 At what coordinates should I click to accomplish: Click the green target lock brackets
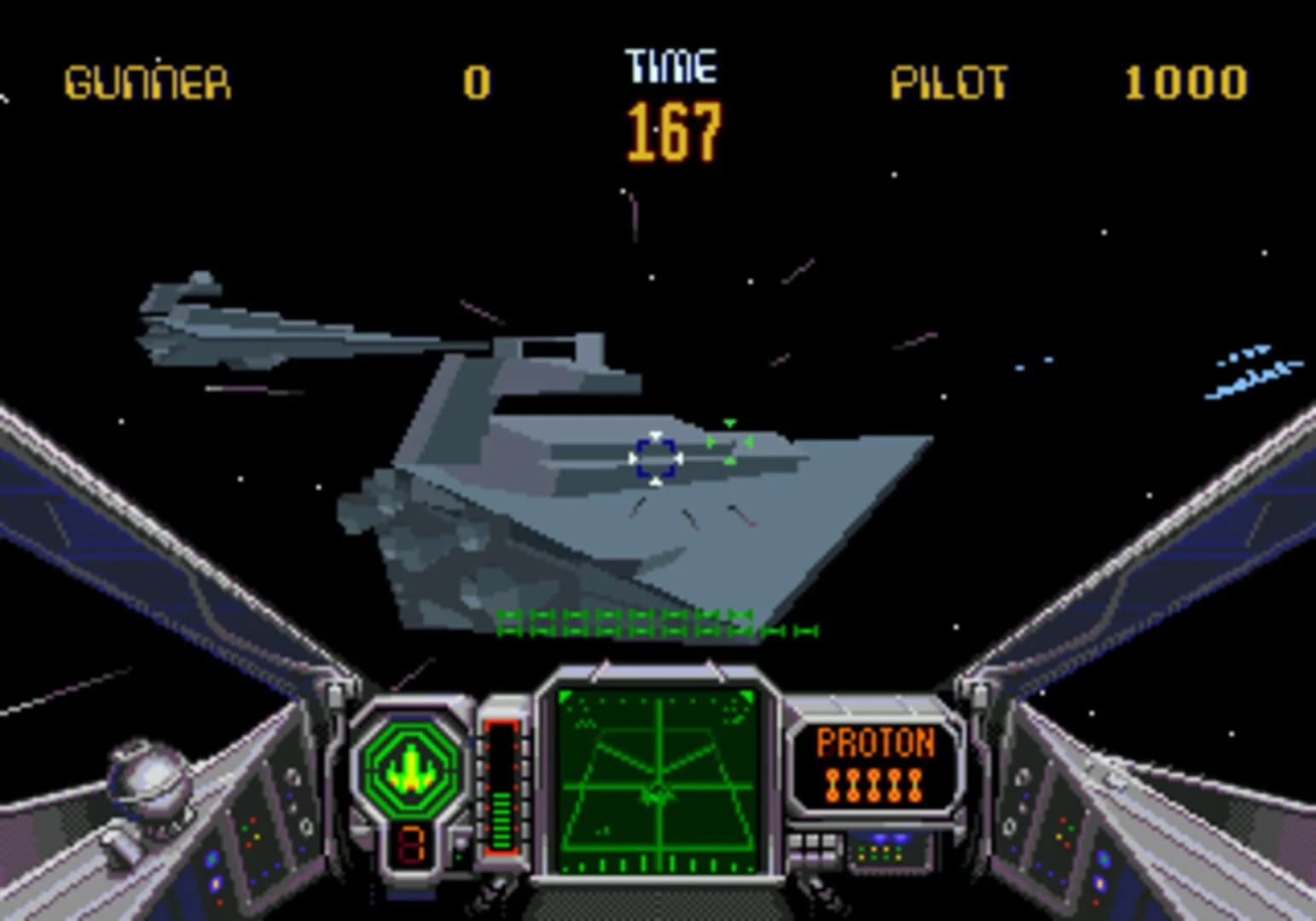[x=729, y=442]
